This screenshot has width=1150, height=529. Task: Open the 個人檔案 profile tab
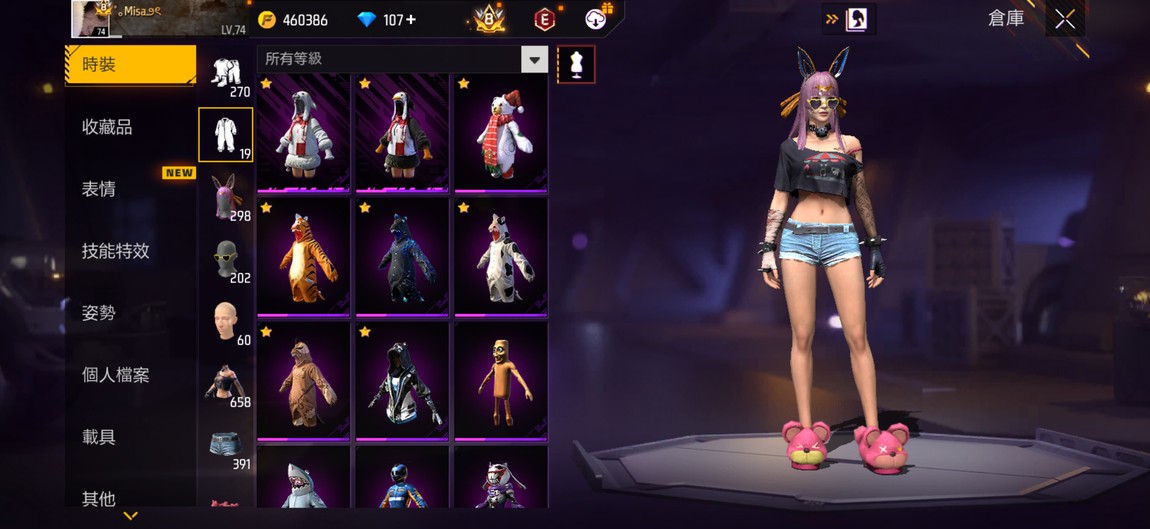point(115,375)
